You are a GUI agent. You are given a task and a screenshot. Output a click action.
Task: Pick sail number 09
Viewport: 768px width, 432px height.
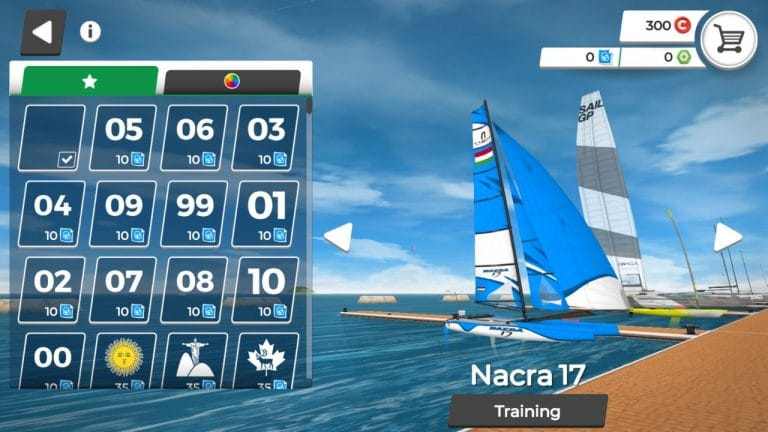124,214
